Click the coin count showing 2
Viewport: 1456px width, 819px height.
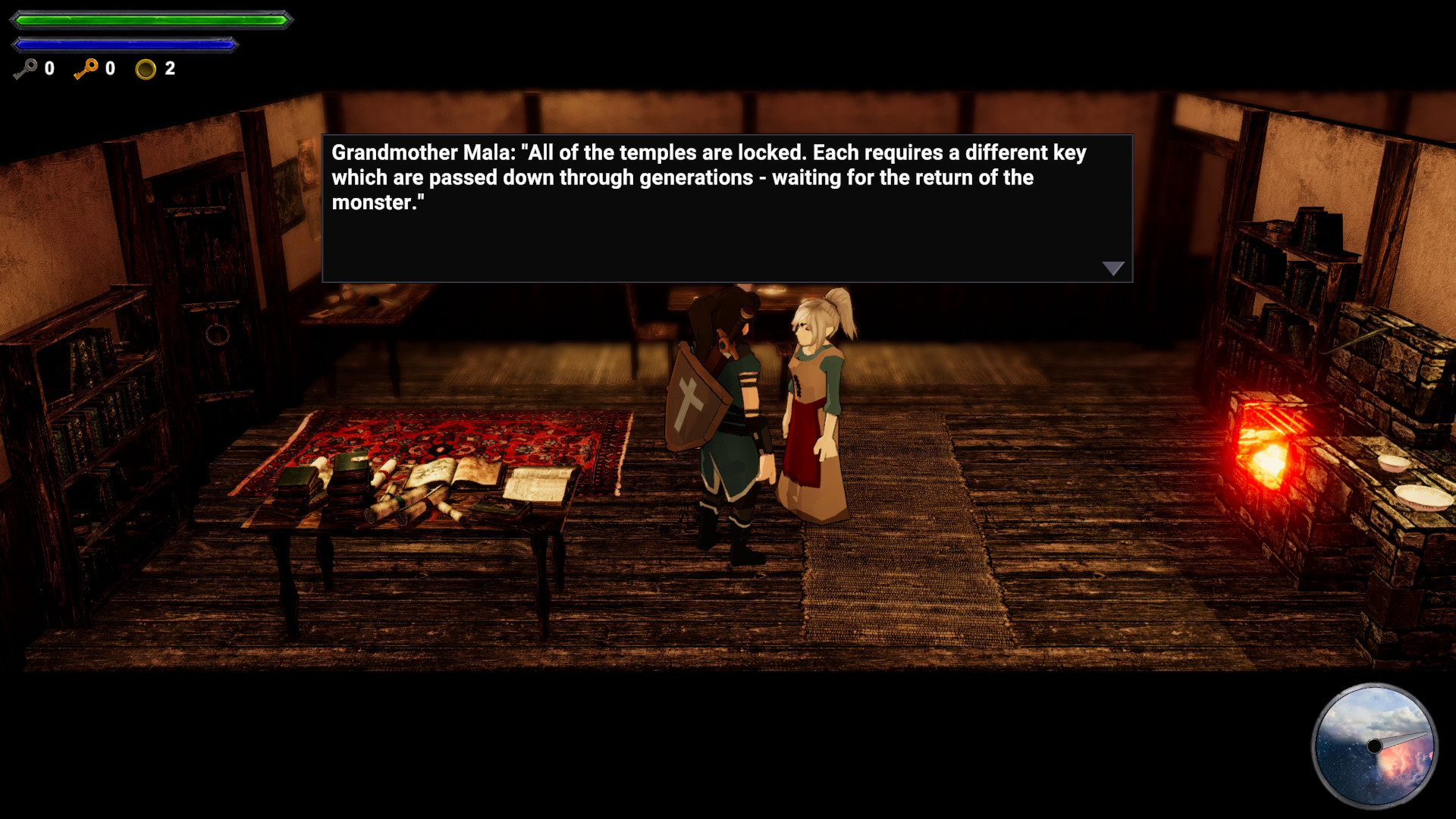(x=168, y=69)
